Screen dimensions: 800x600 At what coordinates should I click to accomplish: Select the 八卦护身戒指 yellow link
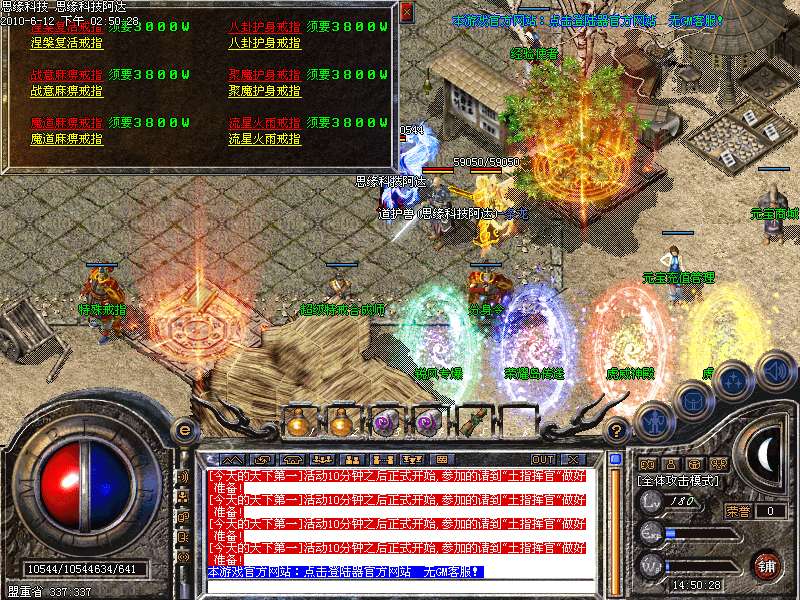tap(265, 44)
